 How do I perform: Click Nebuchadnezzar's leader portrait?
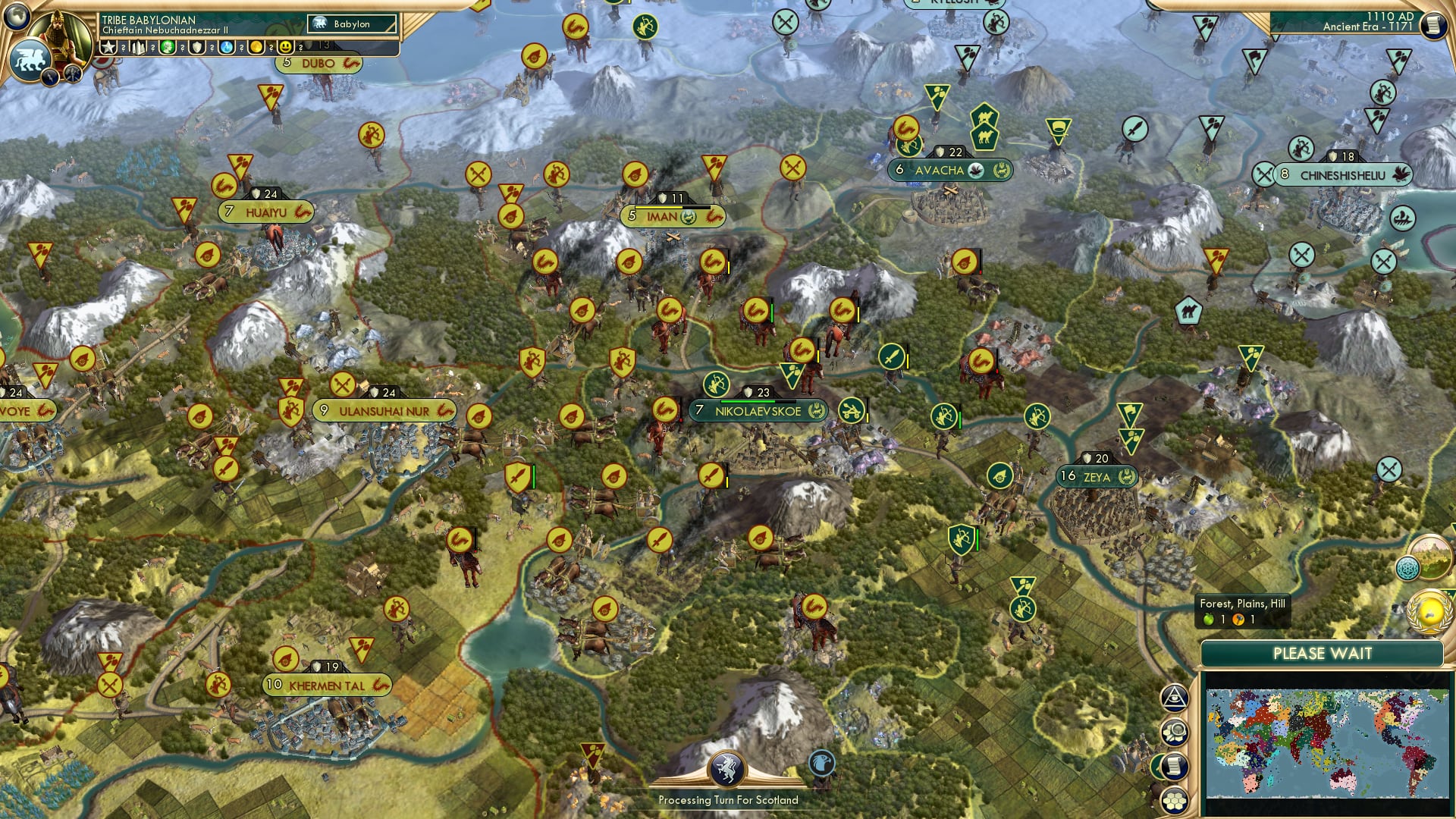[x=62, y=36]
